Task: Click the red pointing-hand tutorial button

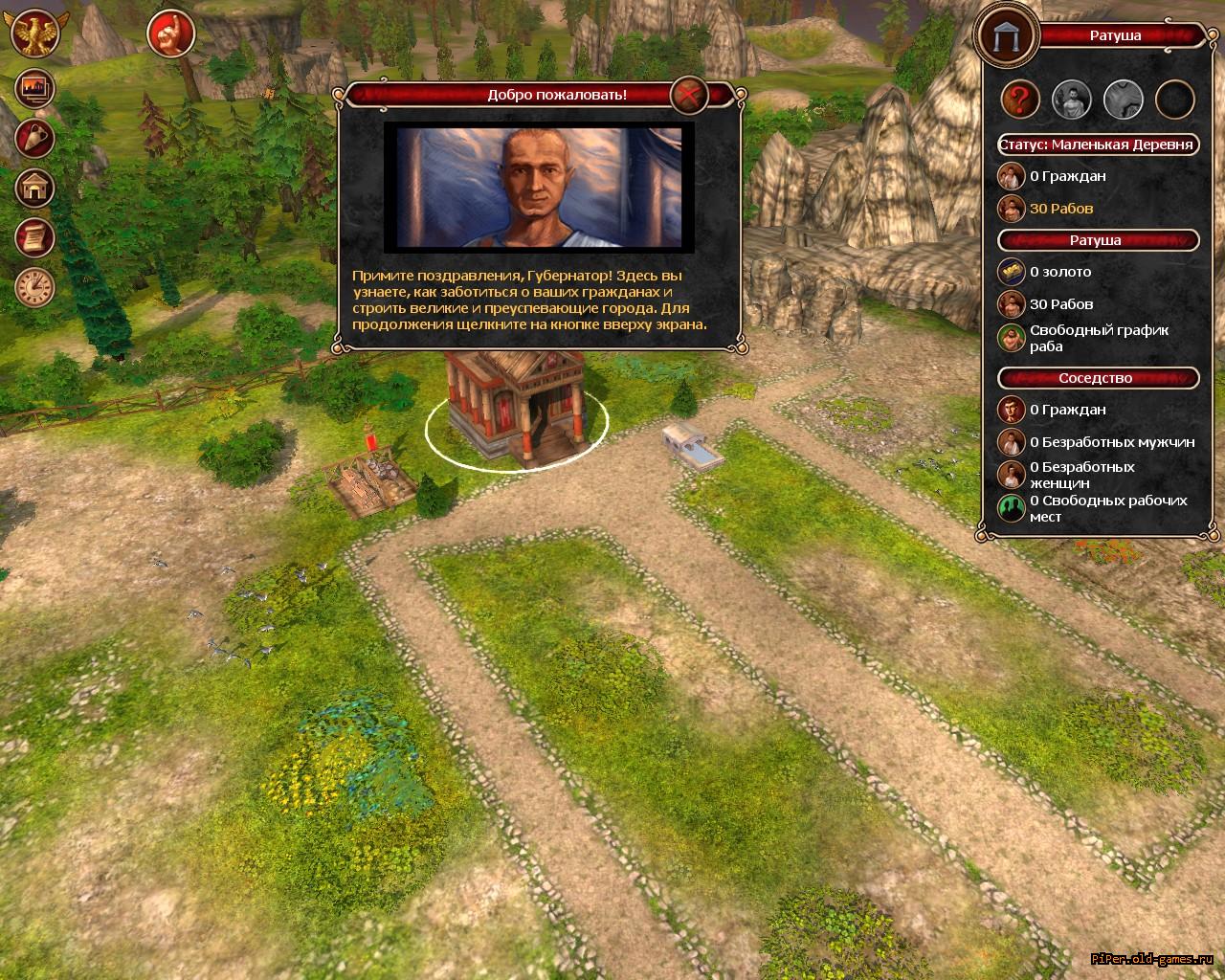Action: [x=171, y=34]
